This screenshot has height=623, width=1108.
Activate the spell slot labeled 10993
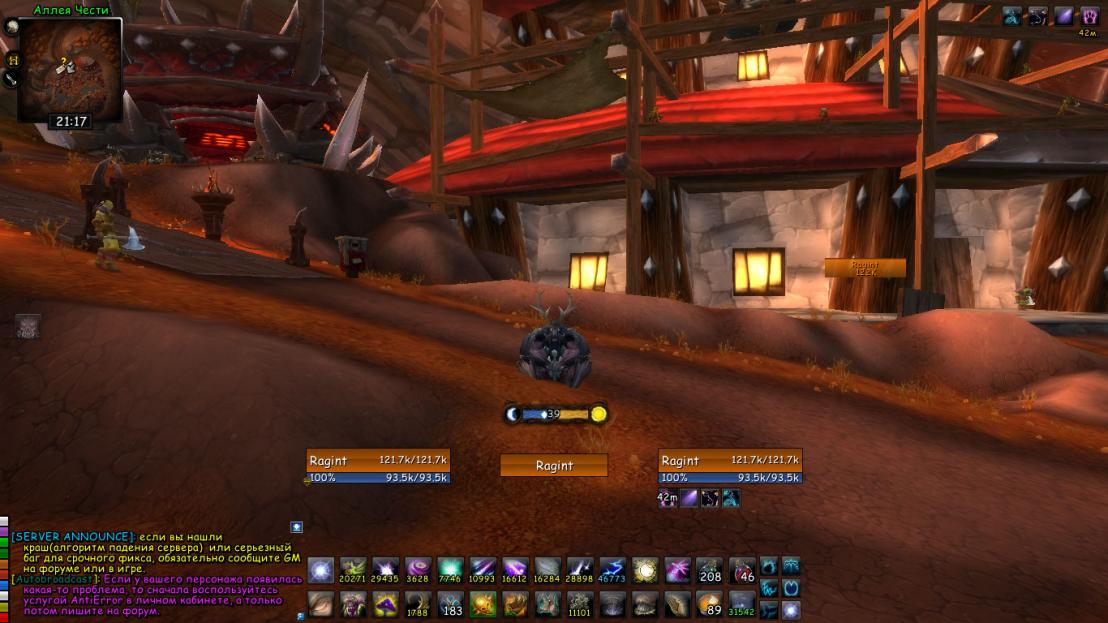pos(483,570)
